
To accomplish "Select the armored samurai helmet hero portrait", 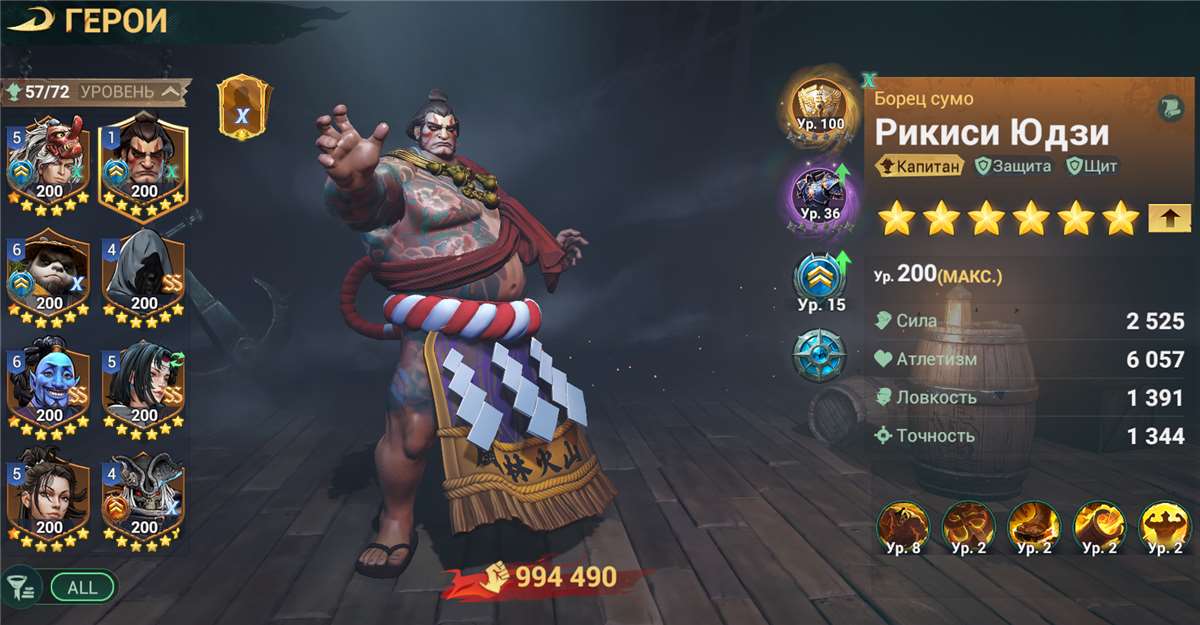I will point(144,497).
